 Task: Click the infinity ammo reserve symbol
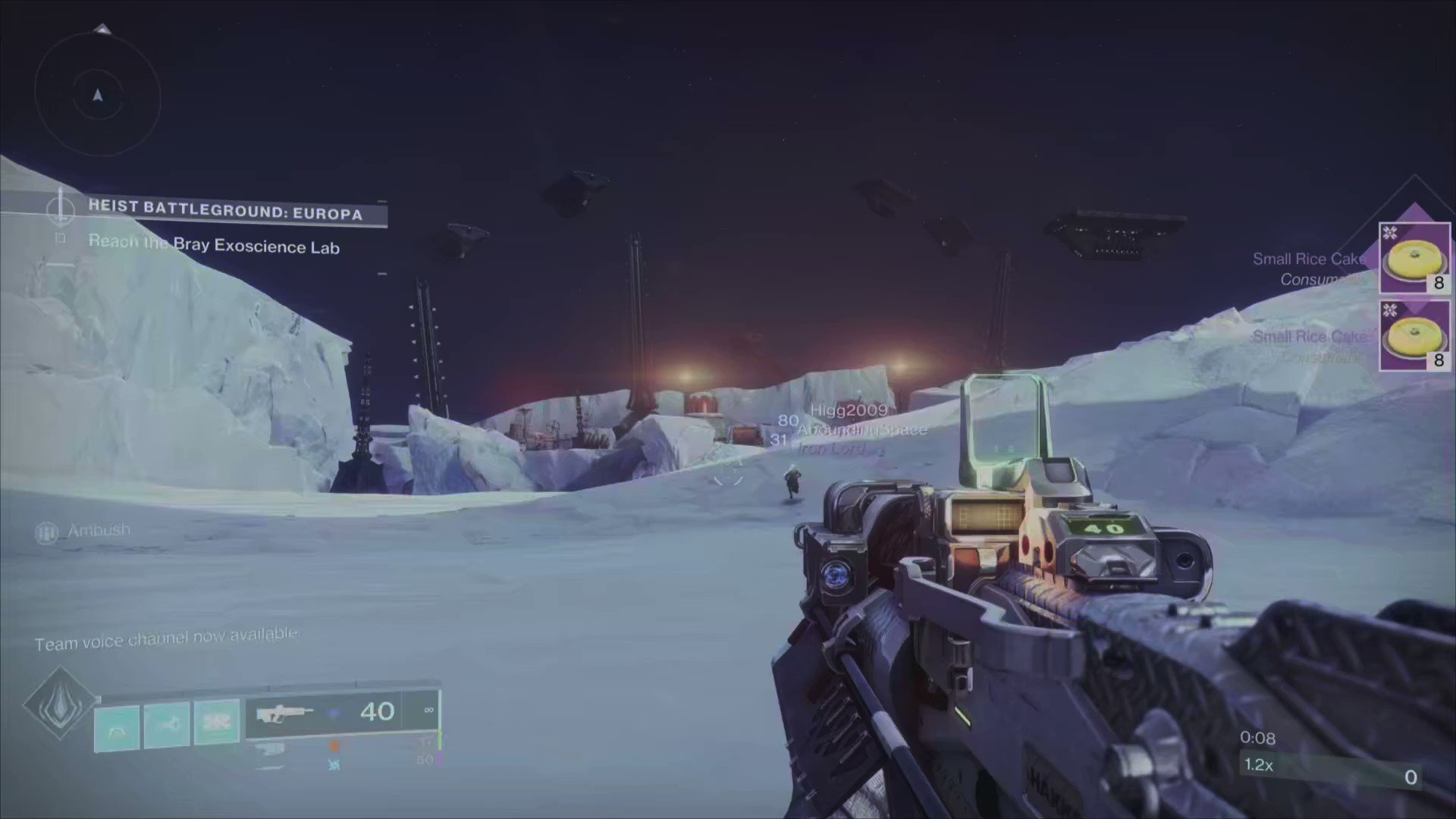pyautogui.click(x=428, y=711)
